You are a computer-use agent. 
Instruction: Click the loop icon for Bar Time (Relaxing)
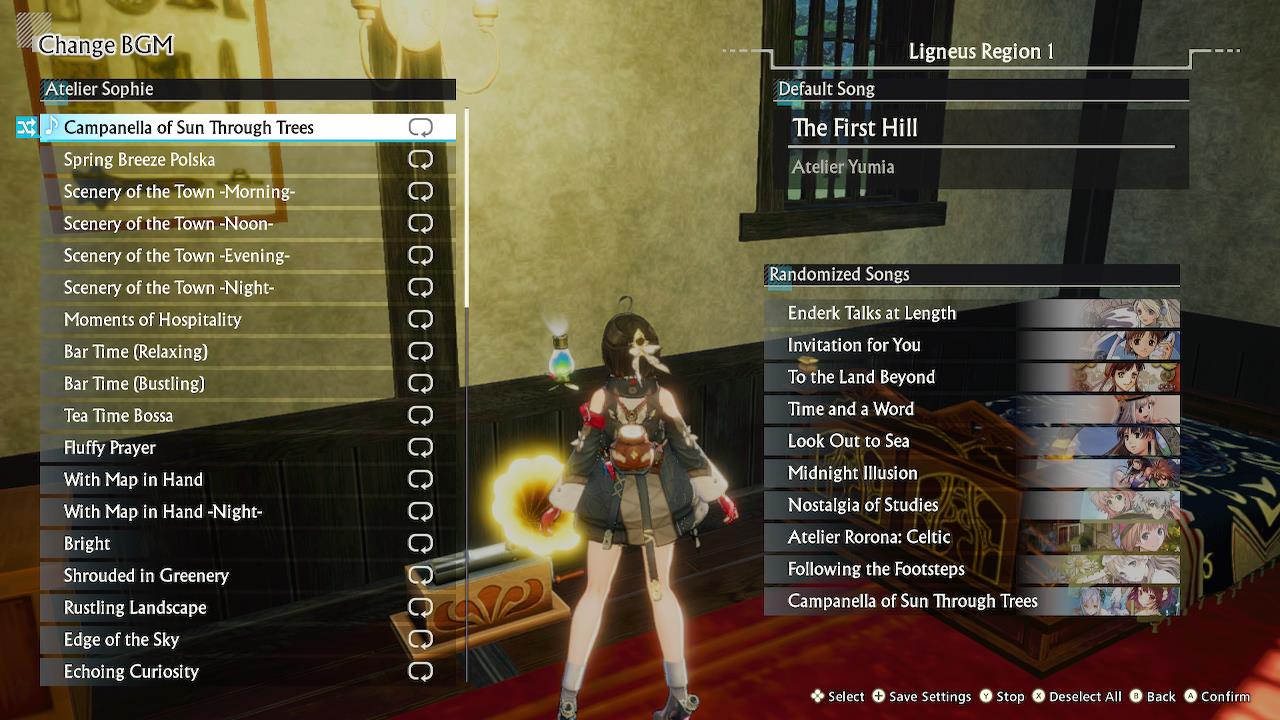[420, 351]
